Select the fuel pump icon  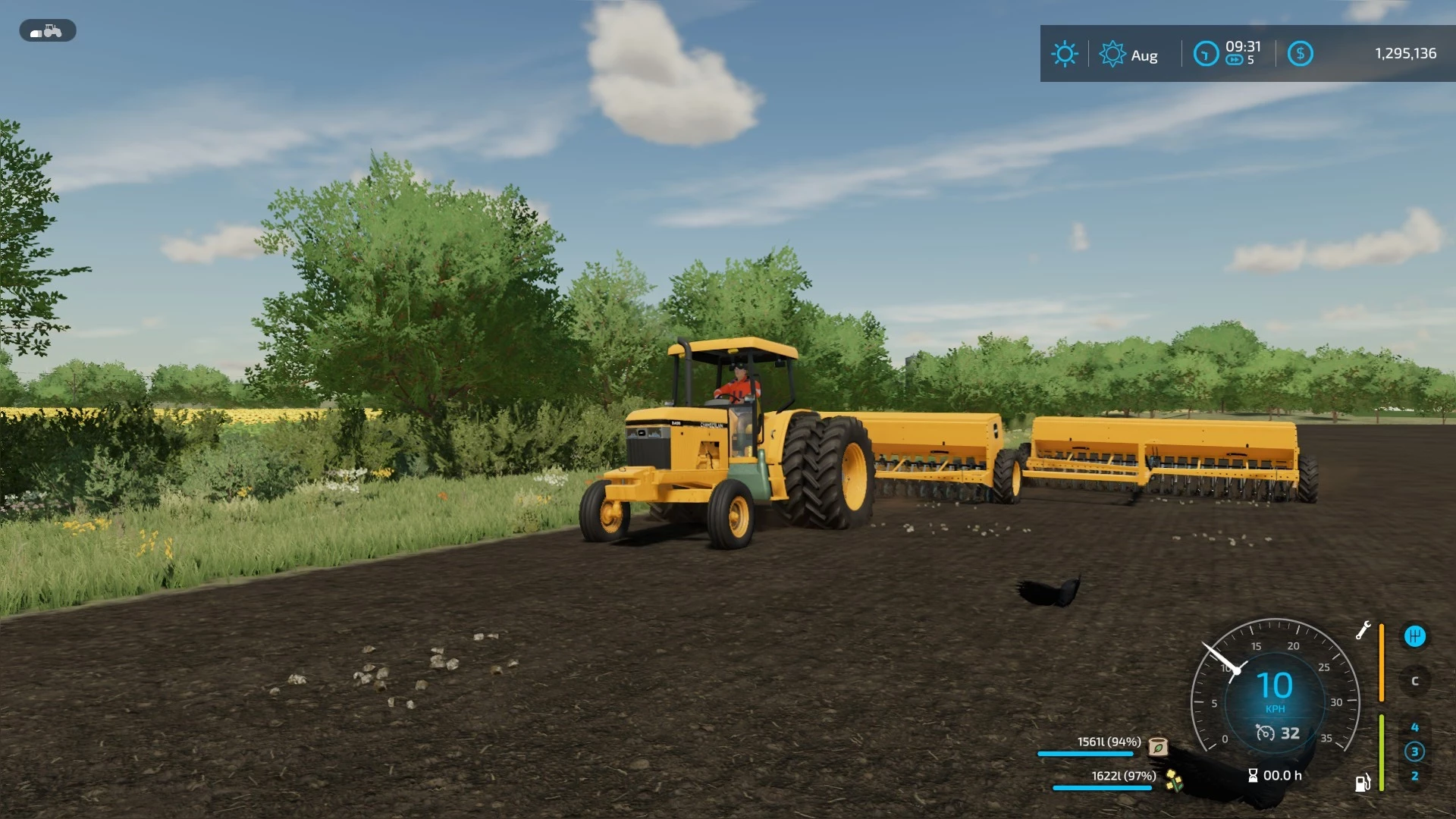[1363, 782]
